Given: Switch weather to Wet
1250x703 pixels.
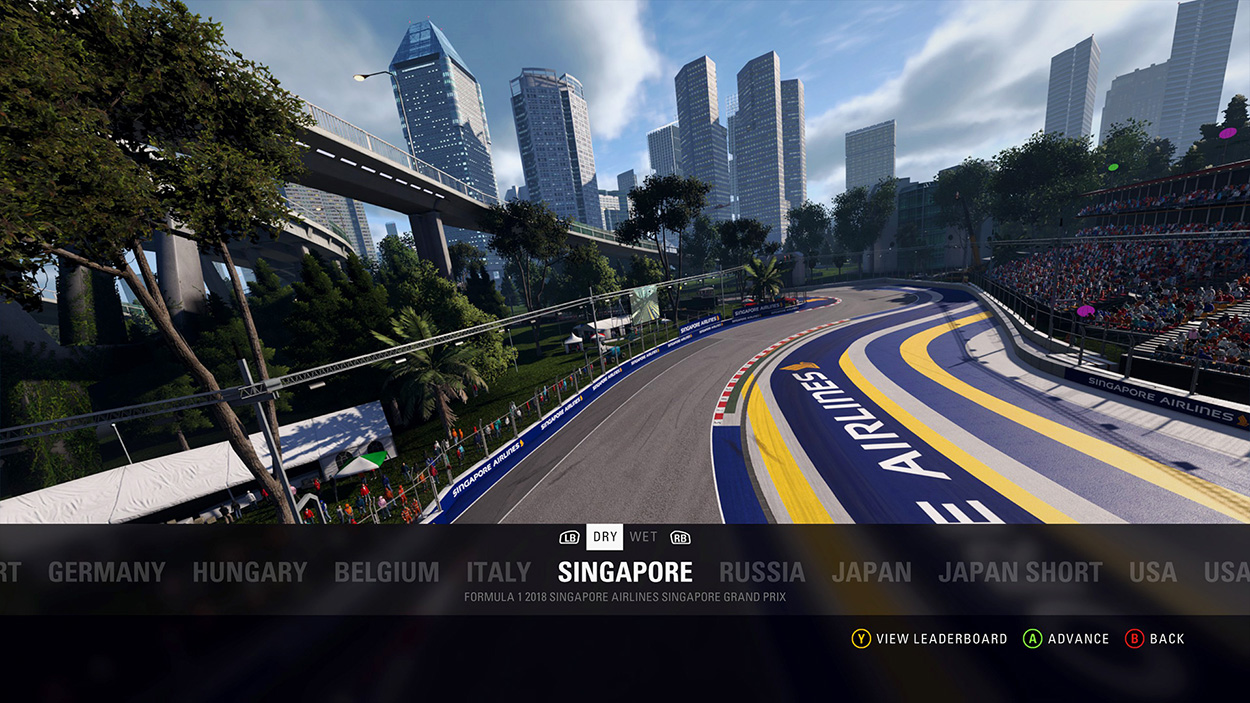Looking at the screenshot, I should (x=644, y=537).
